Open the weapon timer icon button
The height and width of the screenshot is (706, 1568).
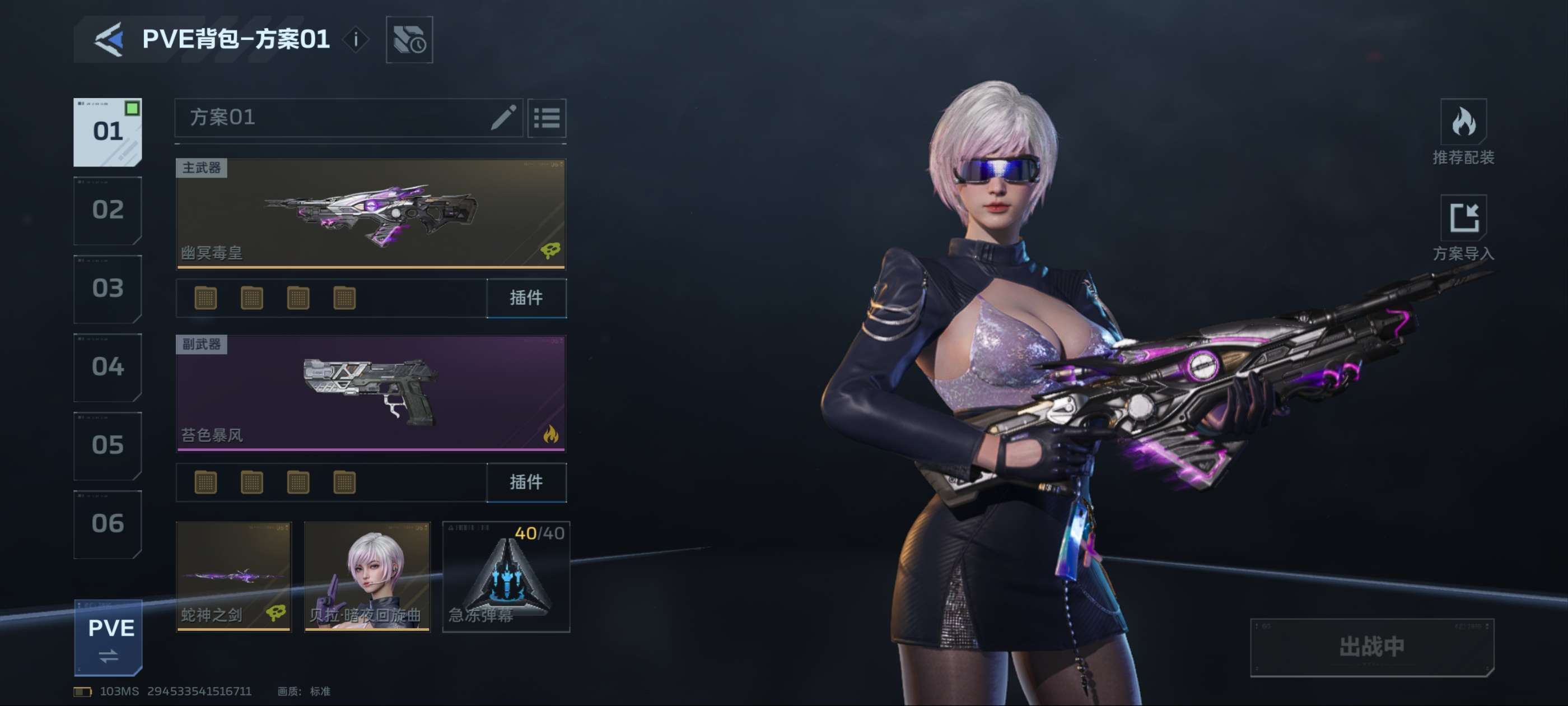tap(409, 40)
